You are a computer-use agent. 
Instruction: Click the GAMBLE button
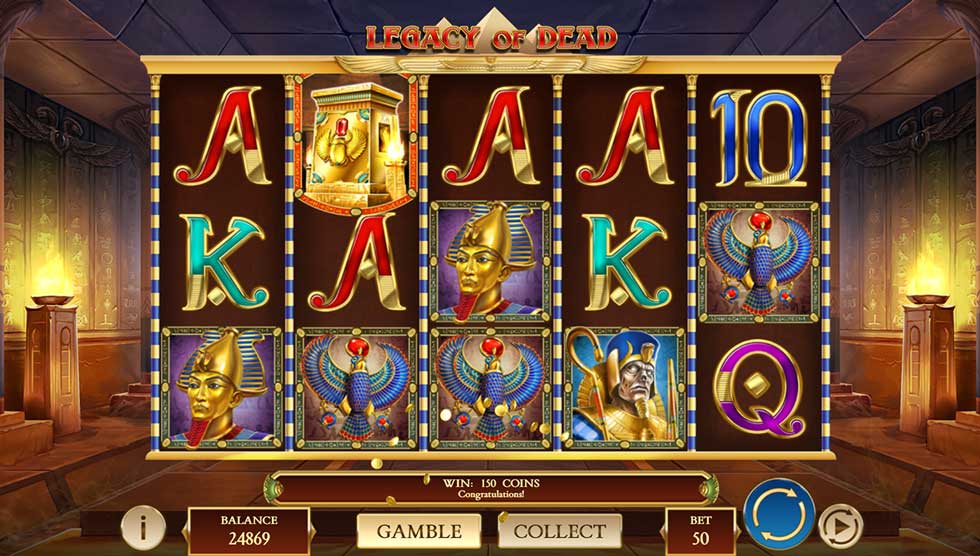(417, 531)
